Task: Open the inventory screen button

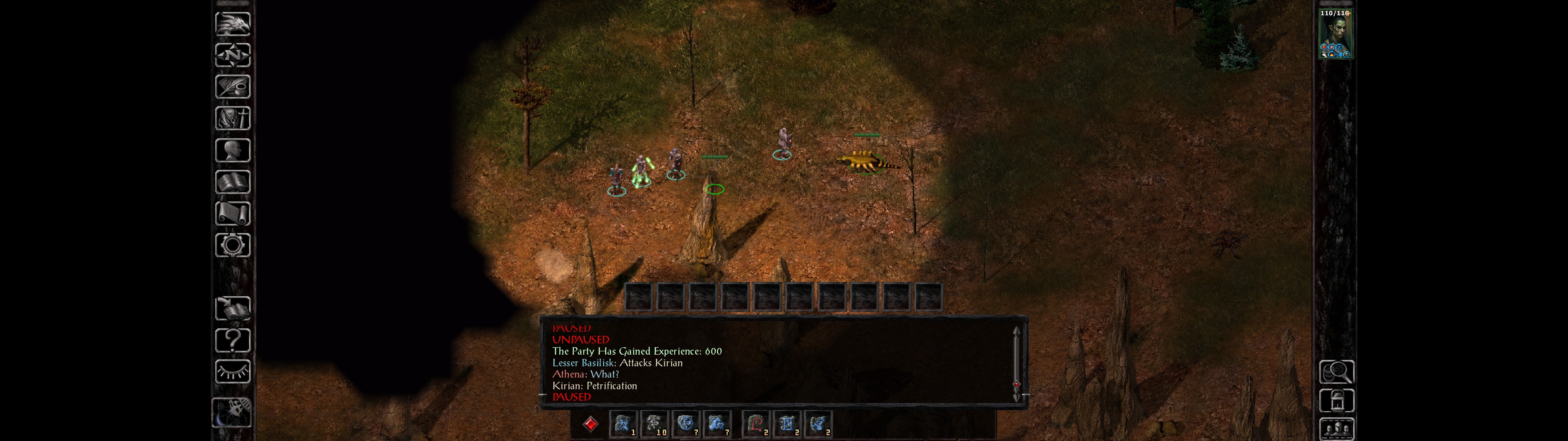Action: (x=232, y=118)
